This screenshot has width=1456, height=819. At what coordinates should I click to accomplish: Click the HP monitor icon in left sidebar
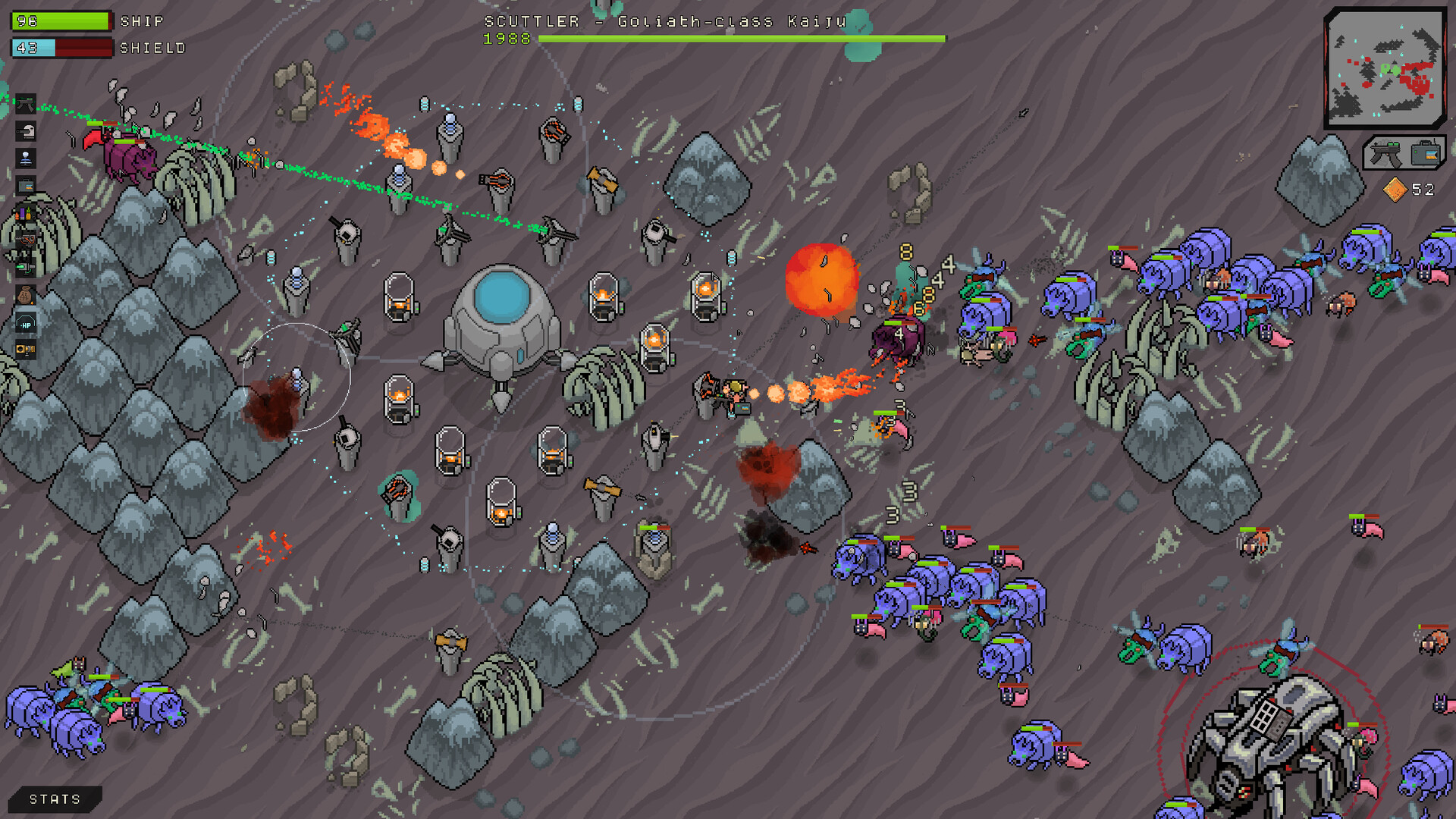(25, 323)
